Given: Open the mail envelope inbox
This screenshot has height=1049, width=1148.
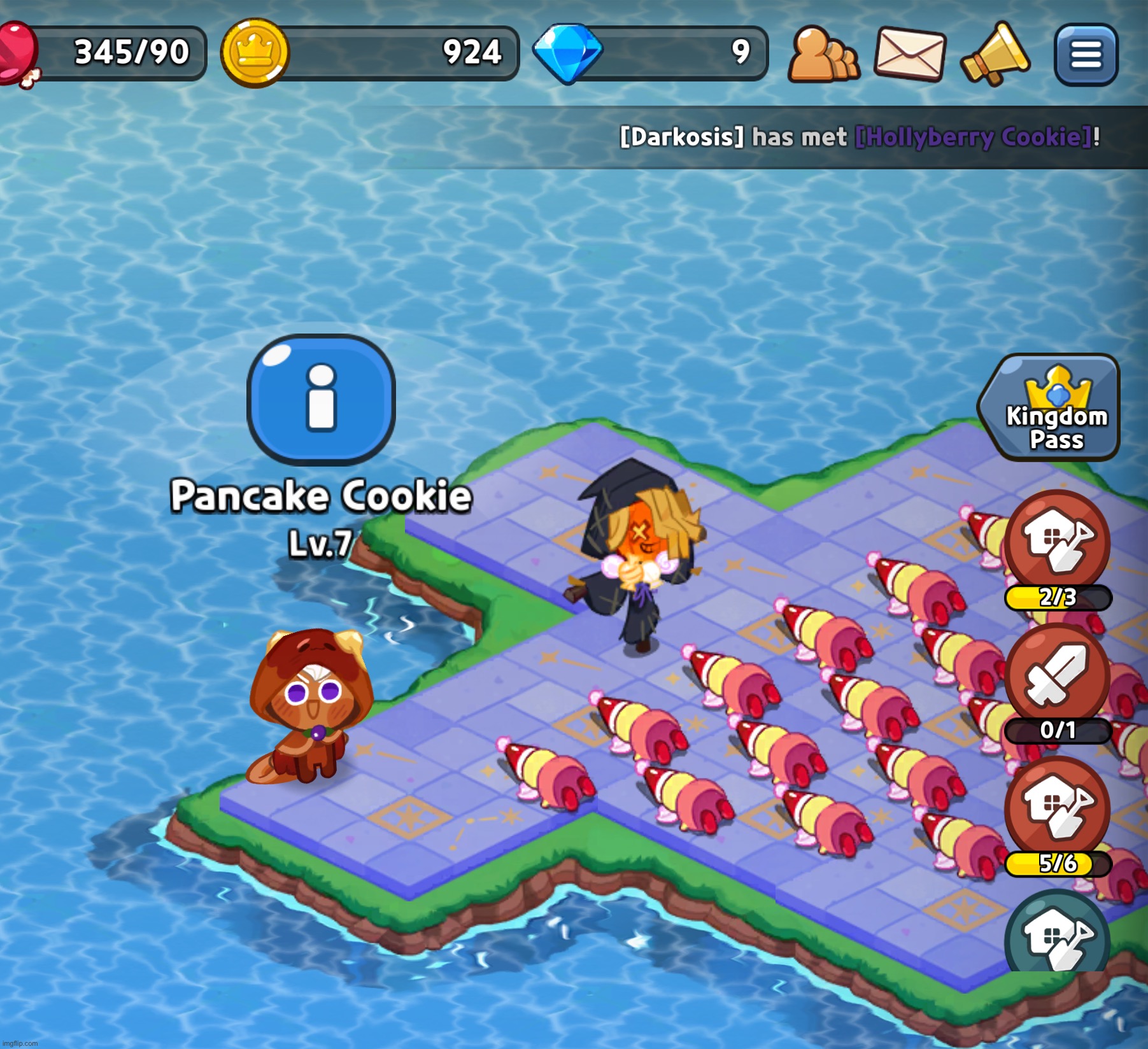Looking at the screenshot, I should (x=910, y=54).
